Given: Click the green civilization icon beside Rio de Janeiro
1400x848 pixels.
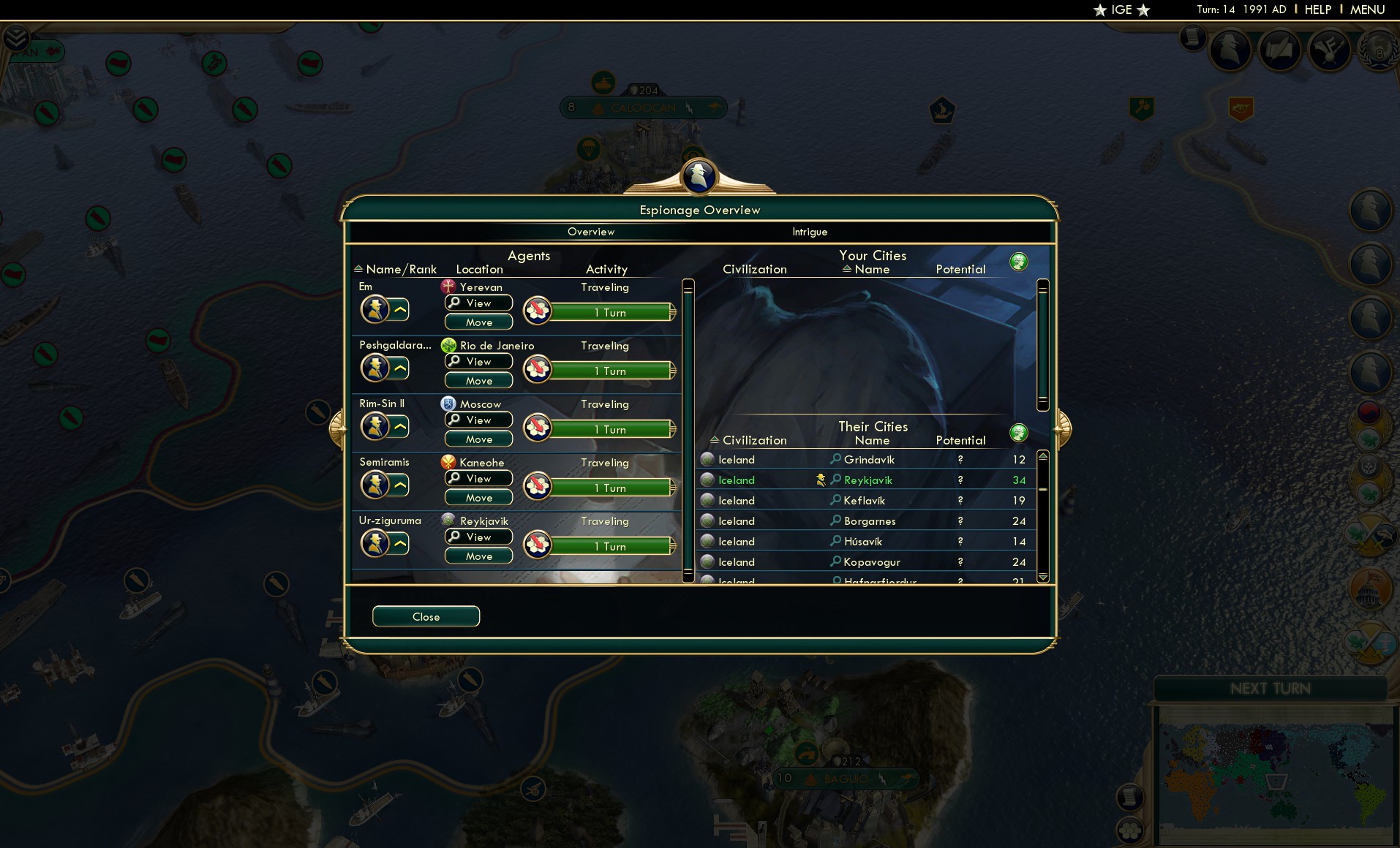Looking at the screenshot, I should point(448,345).
